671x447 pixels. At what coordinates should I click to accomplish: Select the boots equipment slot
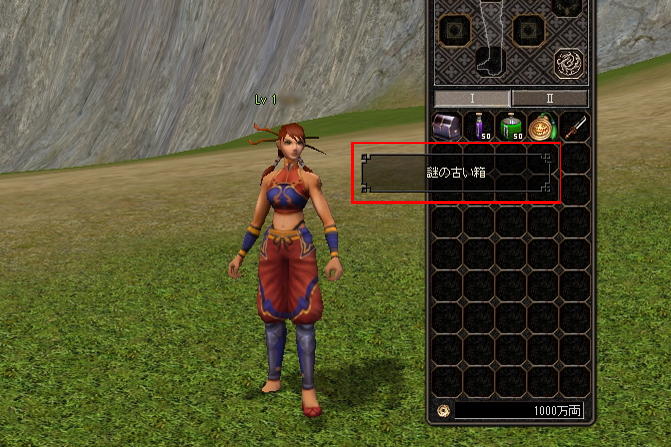[490, 59]
